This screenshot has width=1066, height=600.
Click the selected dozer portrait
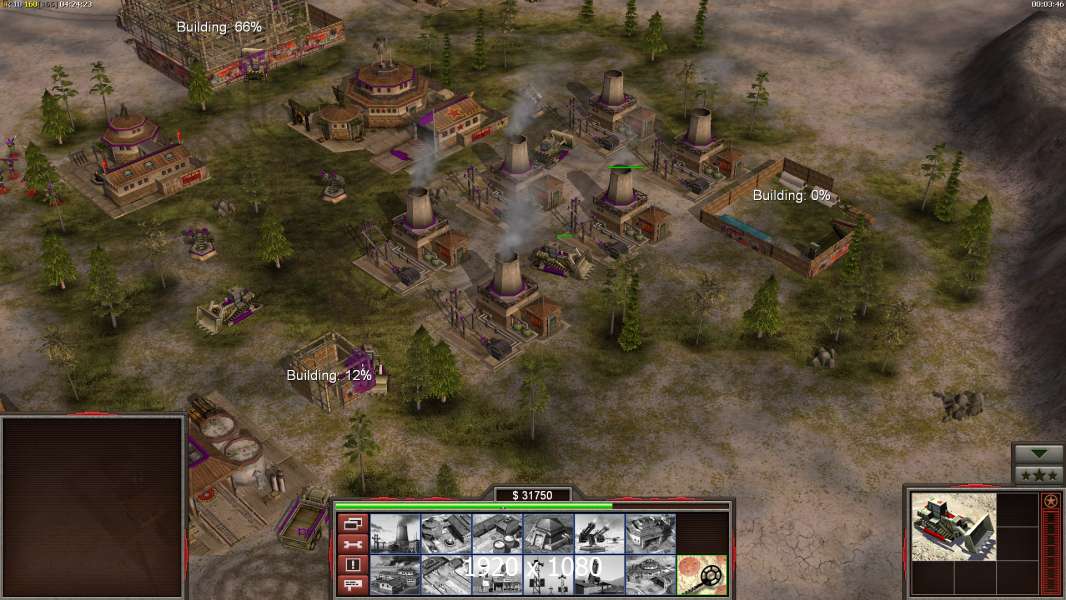coord(954,526)
